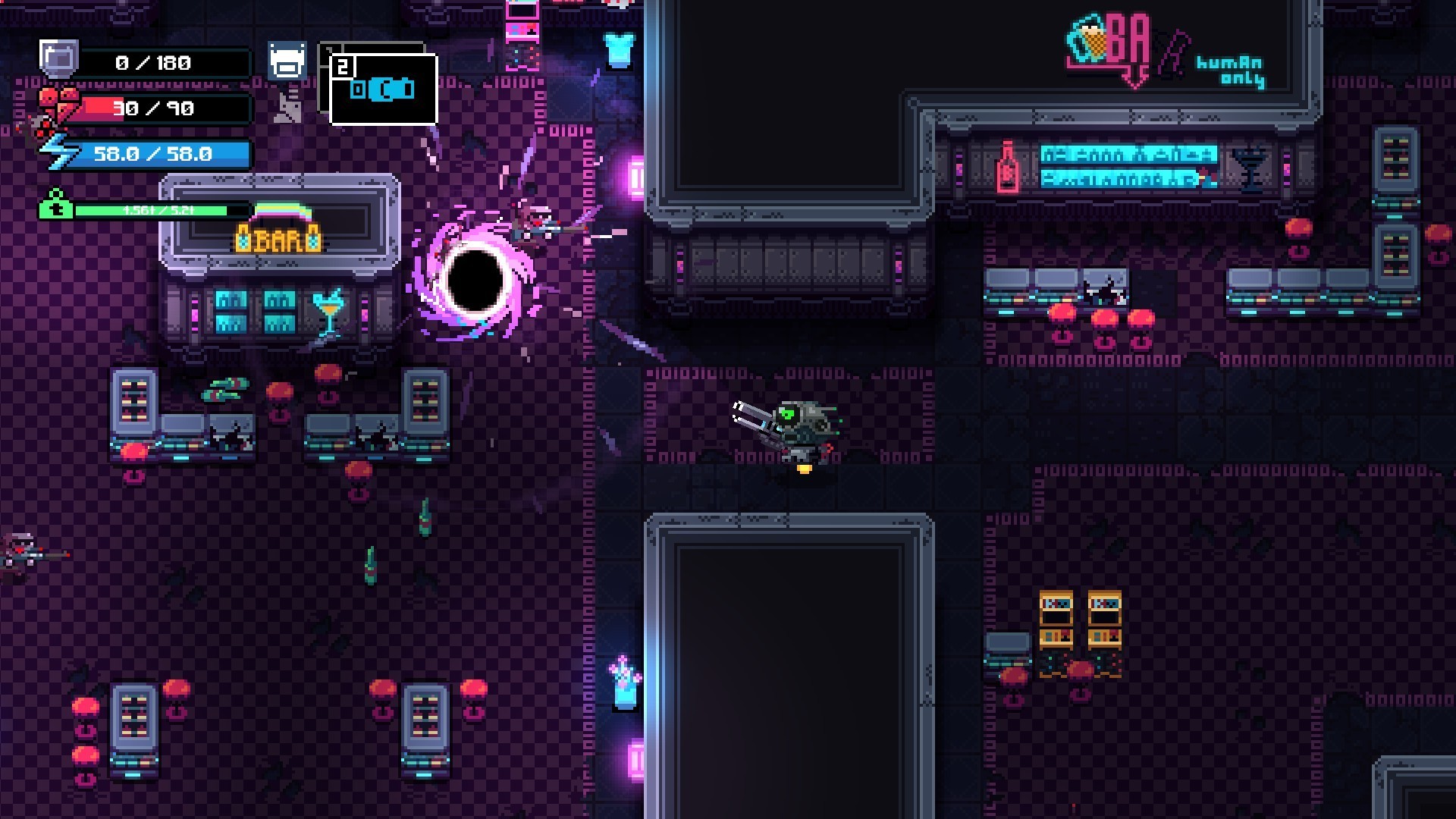Select the blue gun icon in weapon slot
Image resolution: width=1456 pixels, height=819 pixels.
tap(383, 89)
